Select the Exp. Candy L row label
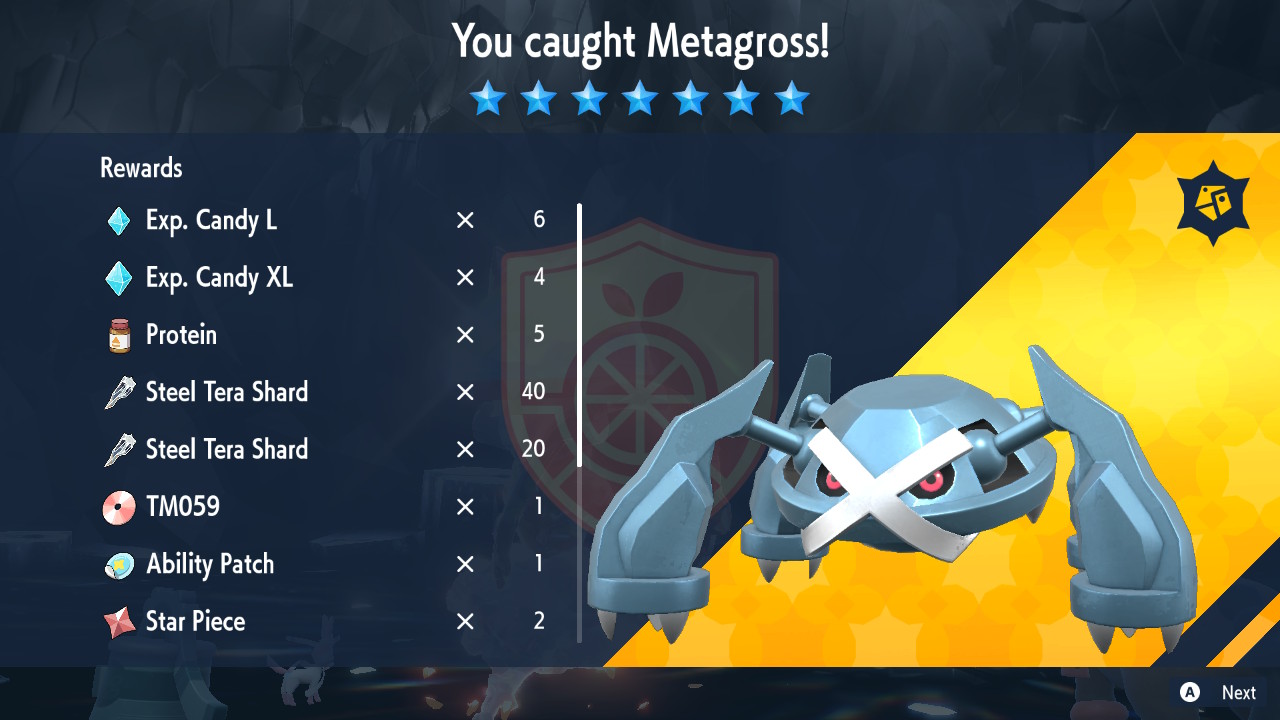This screenshot has width=1280, height=720. [211, 220]
